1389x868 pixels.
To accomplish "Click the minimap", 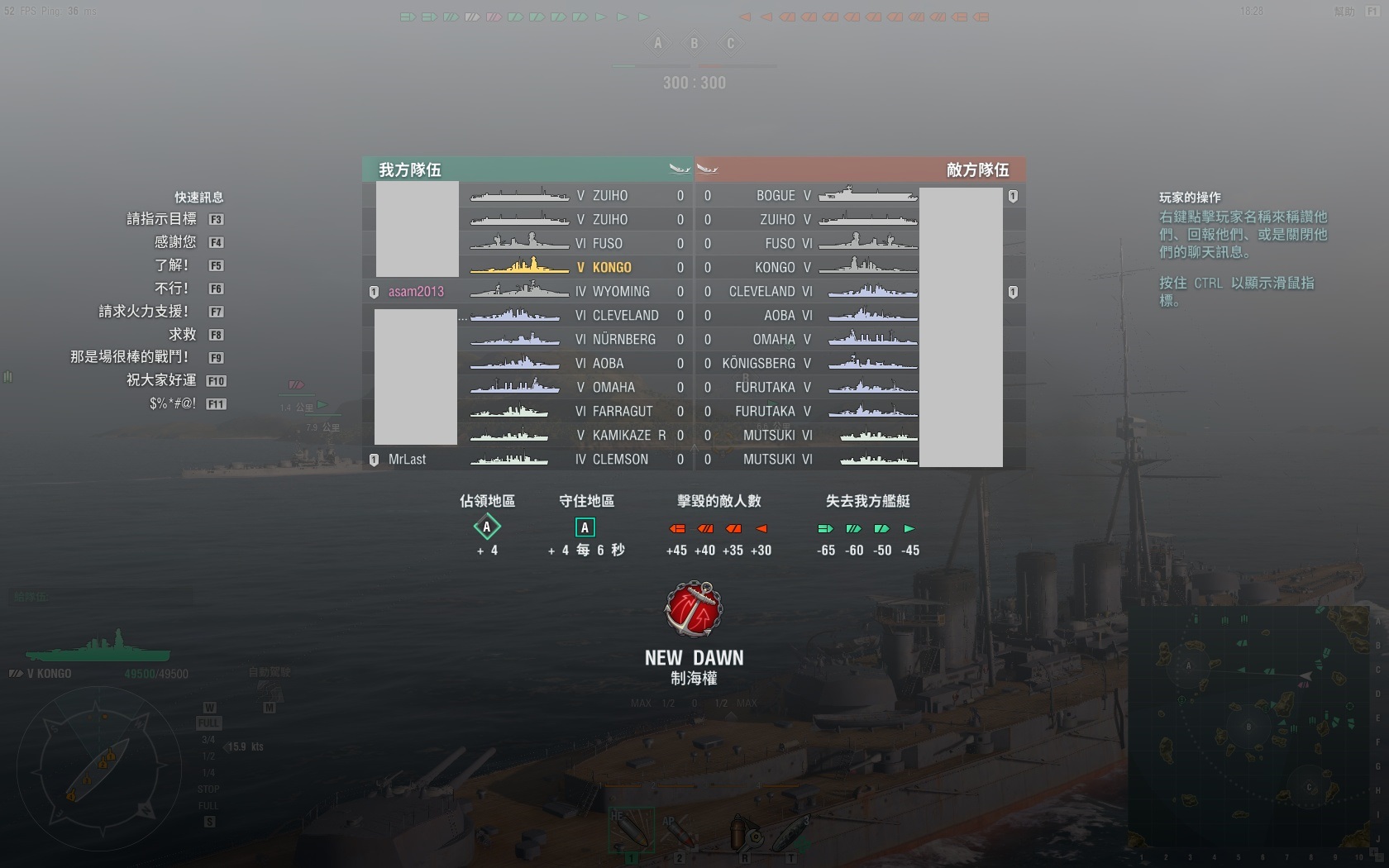I will pyautogui.click(x=1248, y=727).
